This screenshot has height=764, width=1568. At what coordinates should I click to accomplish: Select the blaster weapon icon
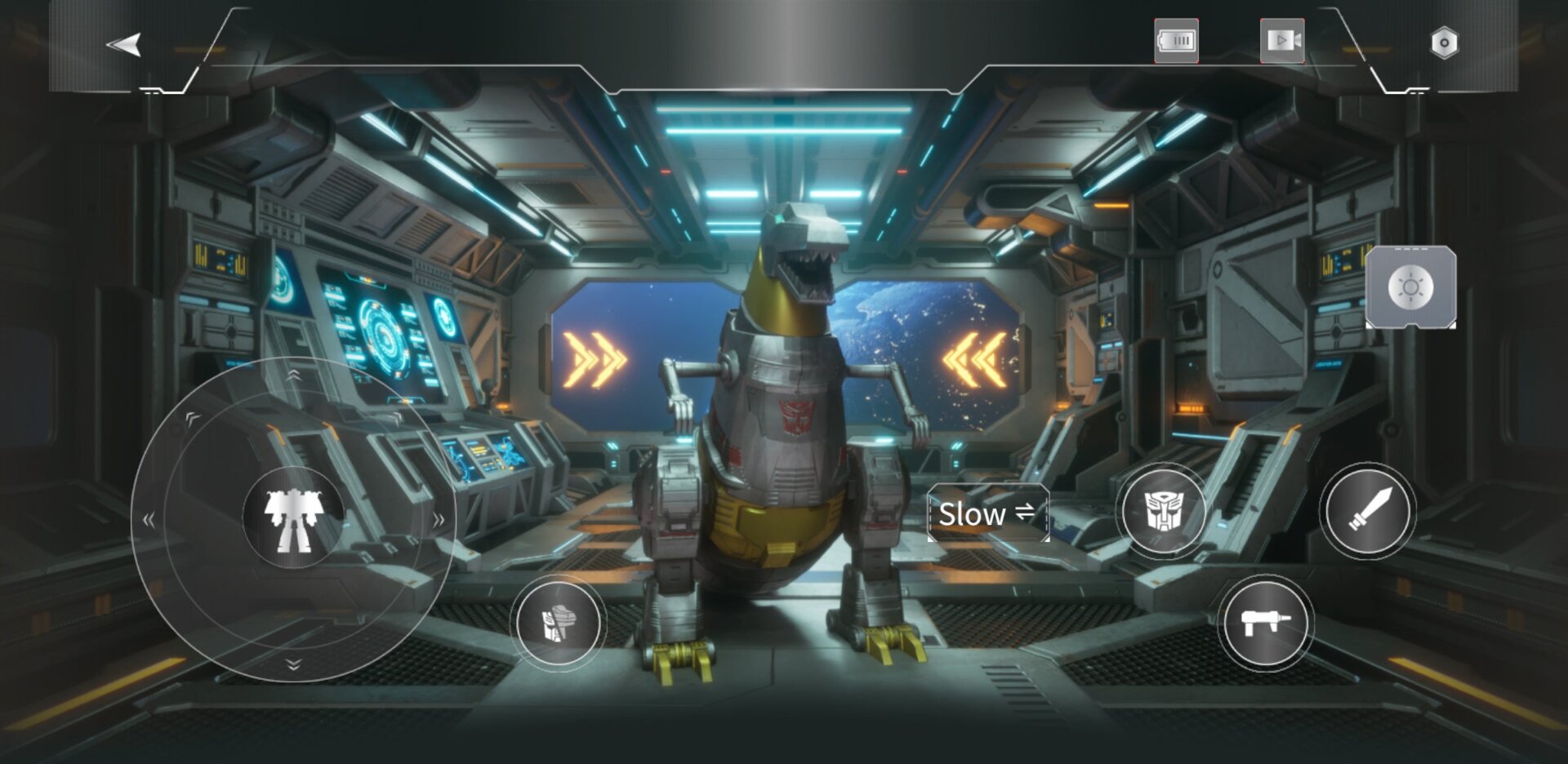click(1265, 624)
